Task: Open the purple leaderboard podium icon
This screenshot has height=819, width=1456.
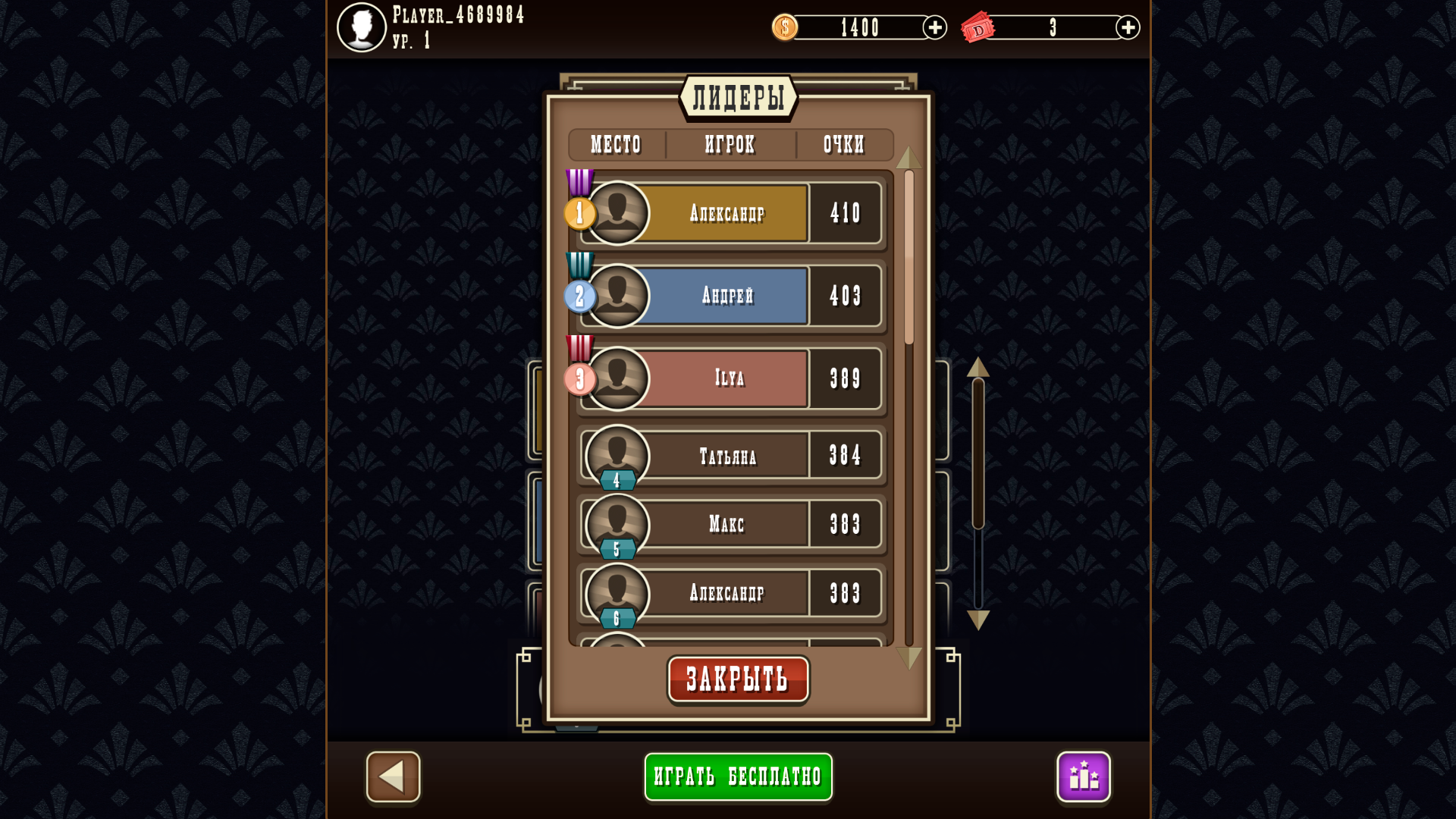Action: 1084,776
